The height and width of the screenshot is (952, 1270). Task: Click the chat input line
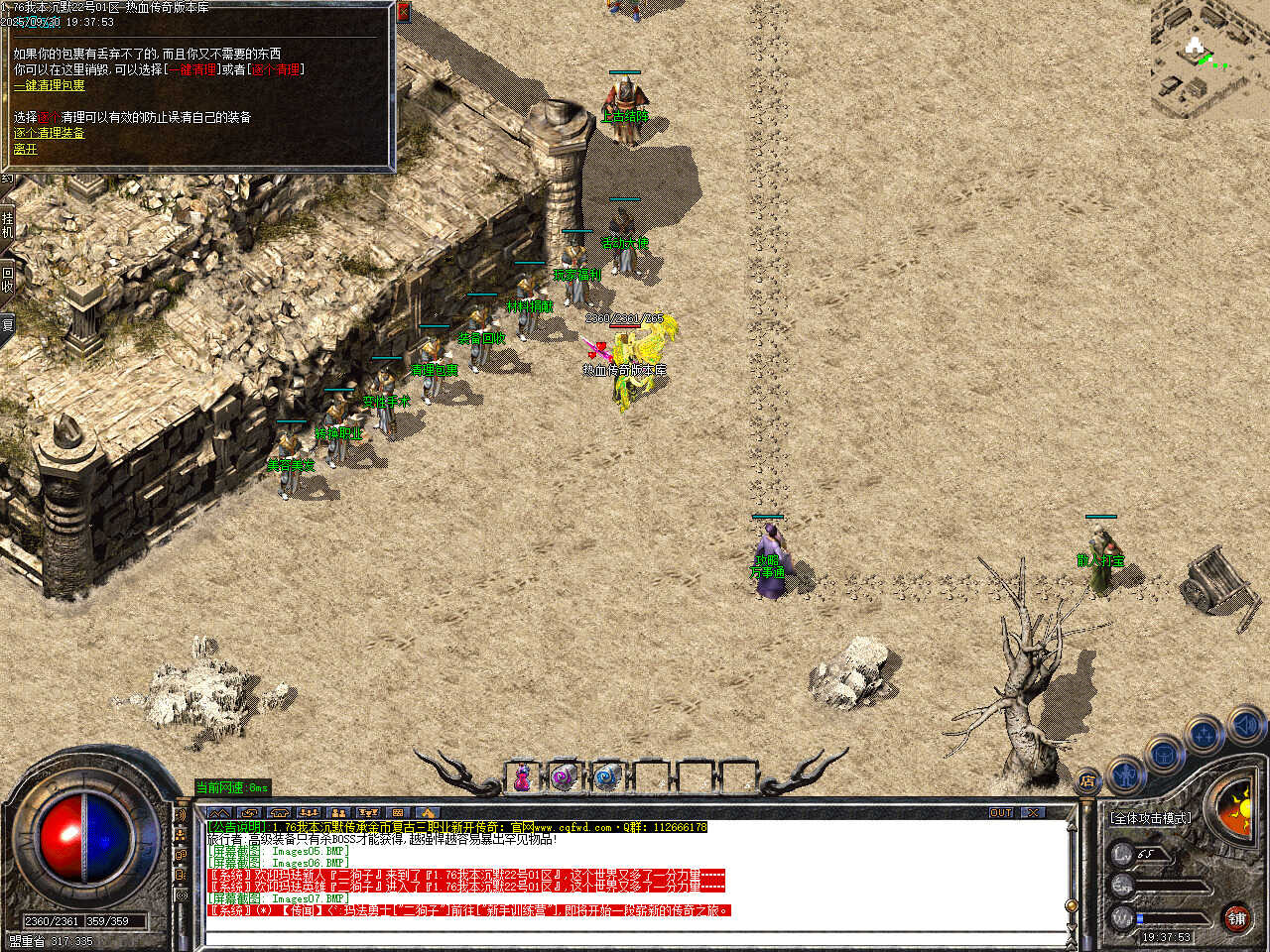(x=635, y=936)
